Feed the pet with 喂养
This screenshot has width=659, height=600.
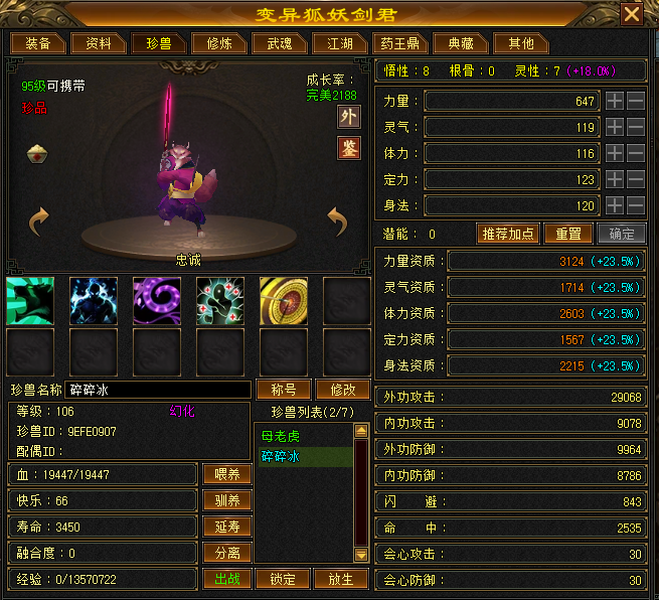coord(227,474)
